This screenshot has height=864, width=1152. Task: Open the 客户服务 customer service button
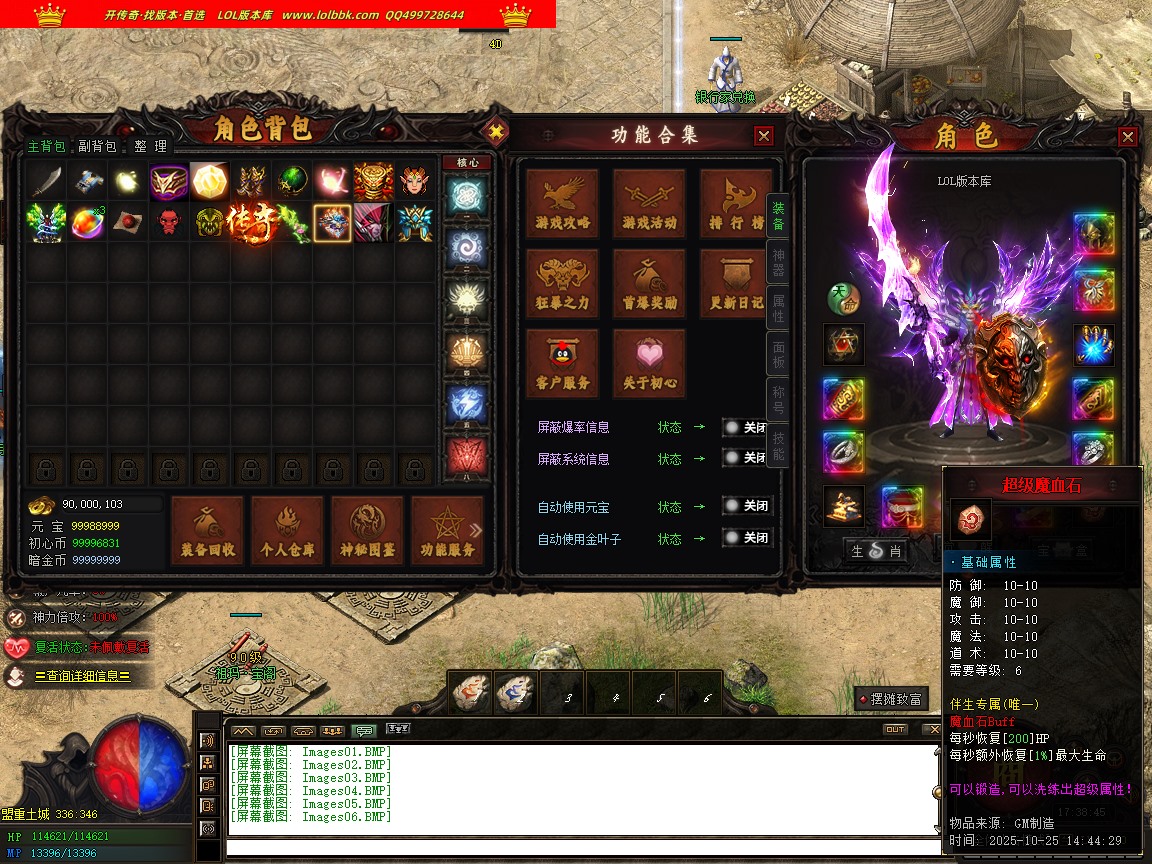point(563,364)
